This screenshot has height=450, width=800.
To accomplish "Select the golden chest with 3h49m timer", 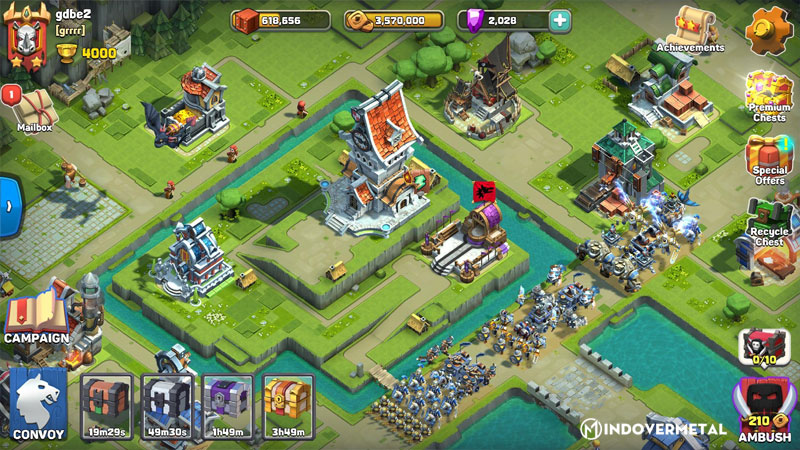I will (x=288, y=407).
